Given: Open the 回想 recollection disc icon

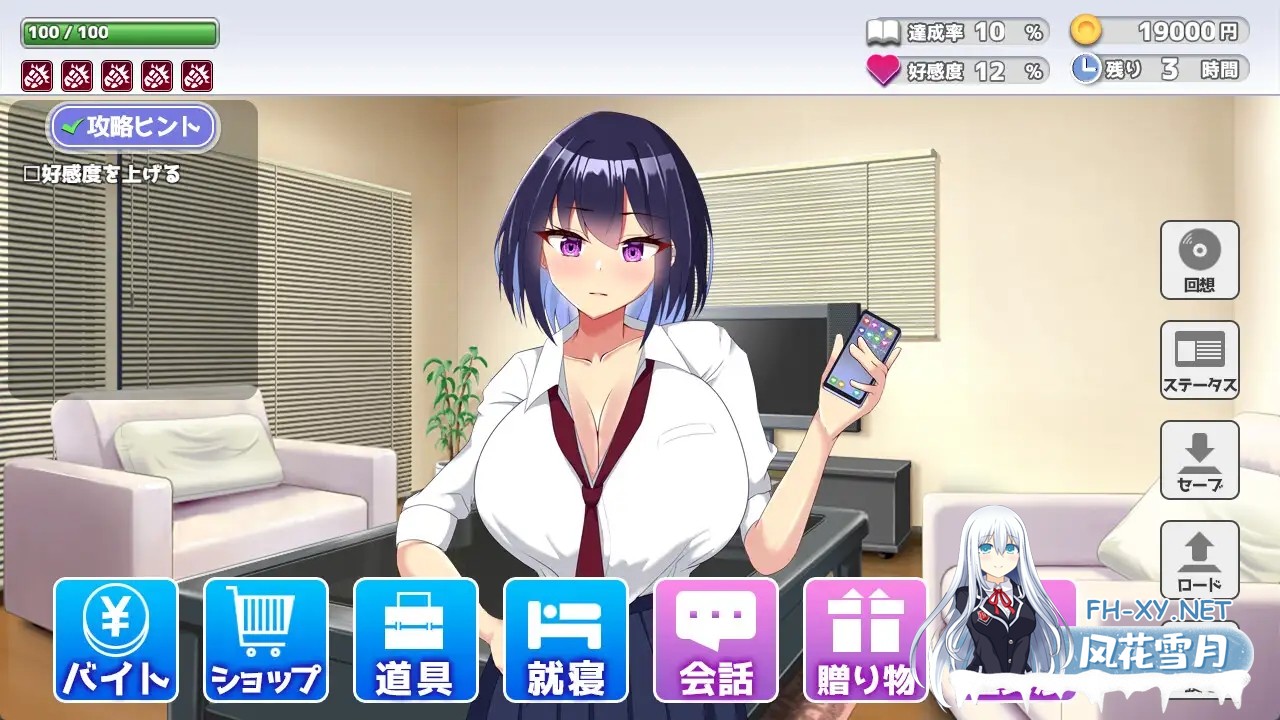Looking at the screenshot, I should pyautogui.click(x=1199, y=258).
